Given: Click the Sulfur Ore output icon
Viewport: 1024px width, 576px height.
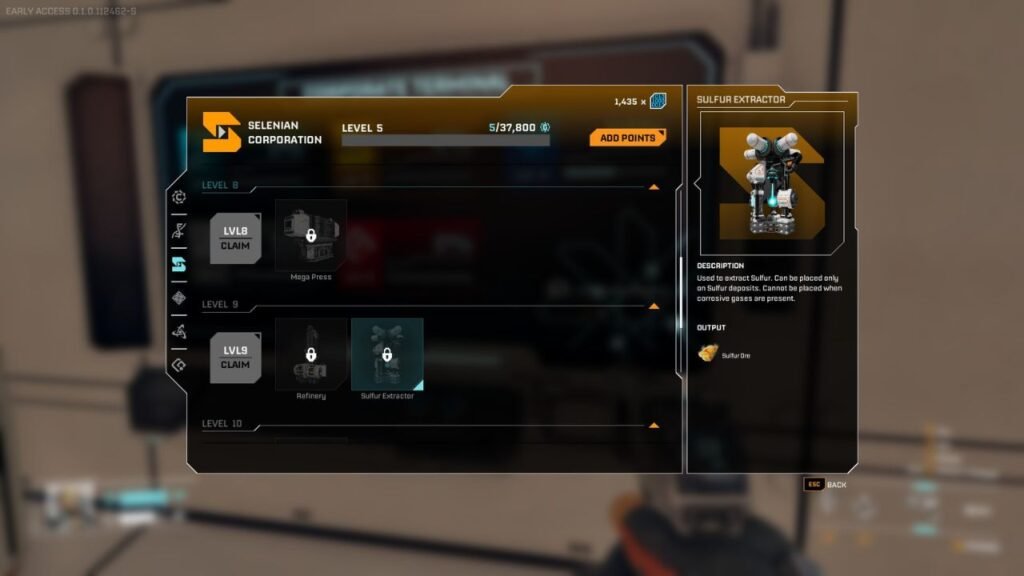Looking at the screenshot, I should tap(708, 353).
